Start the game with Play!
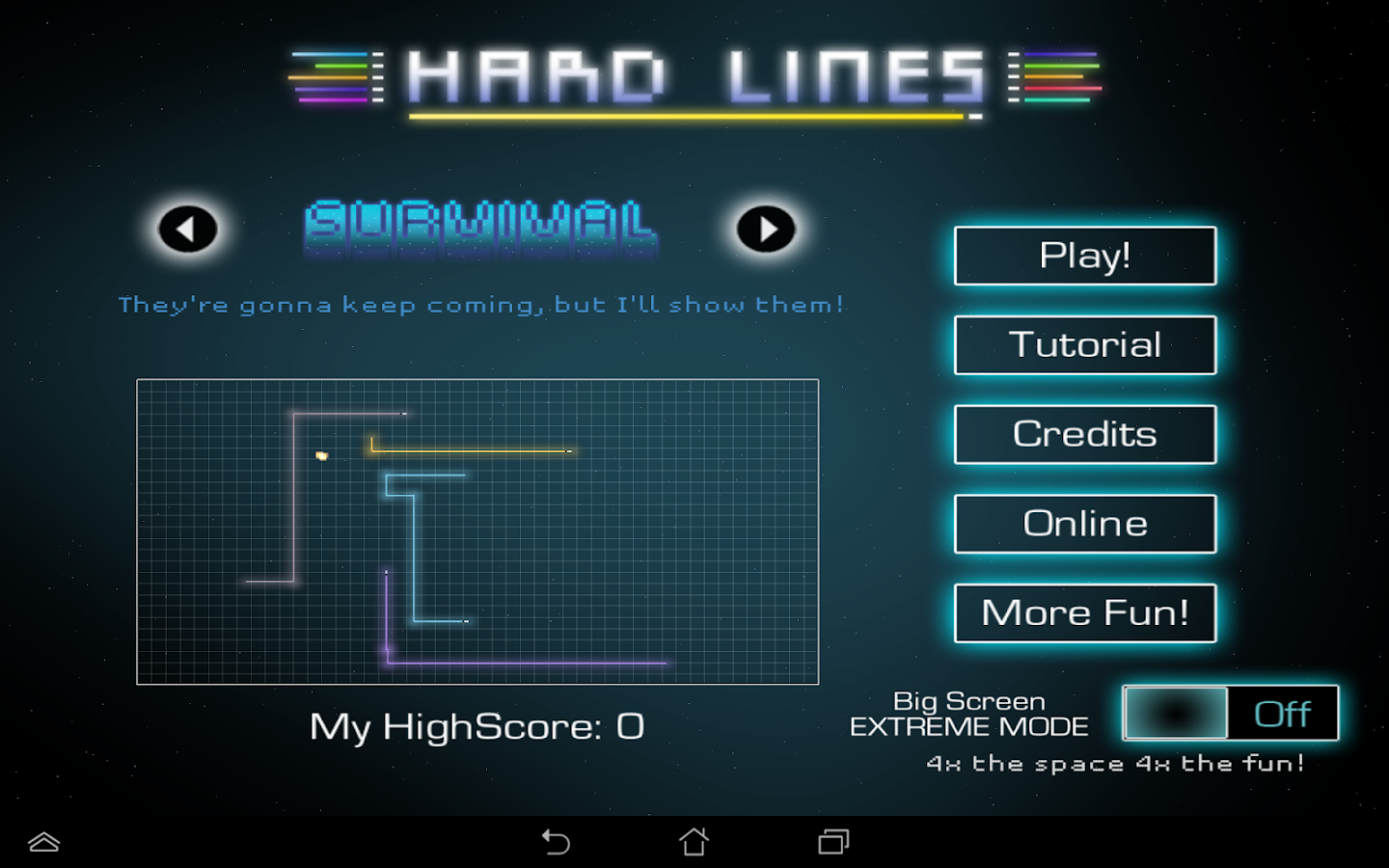 coord(1084,256)
